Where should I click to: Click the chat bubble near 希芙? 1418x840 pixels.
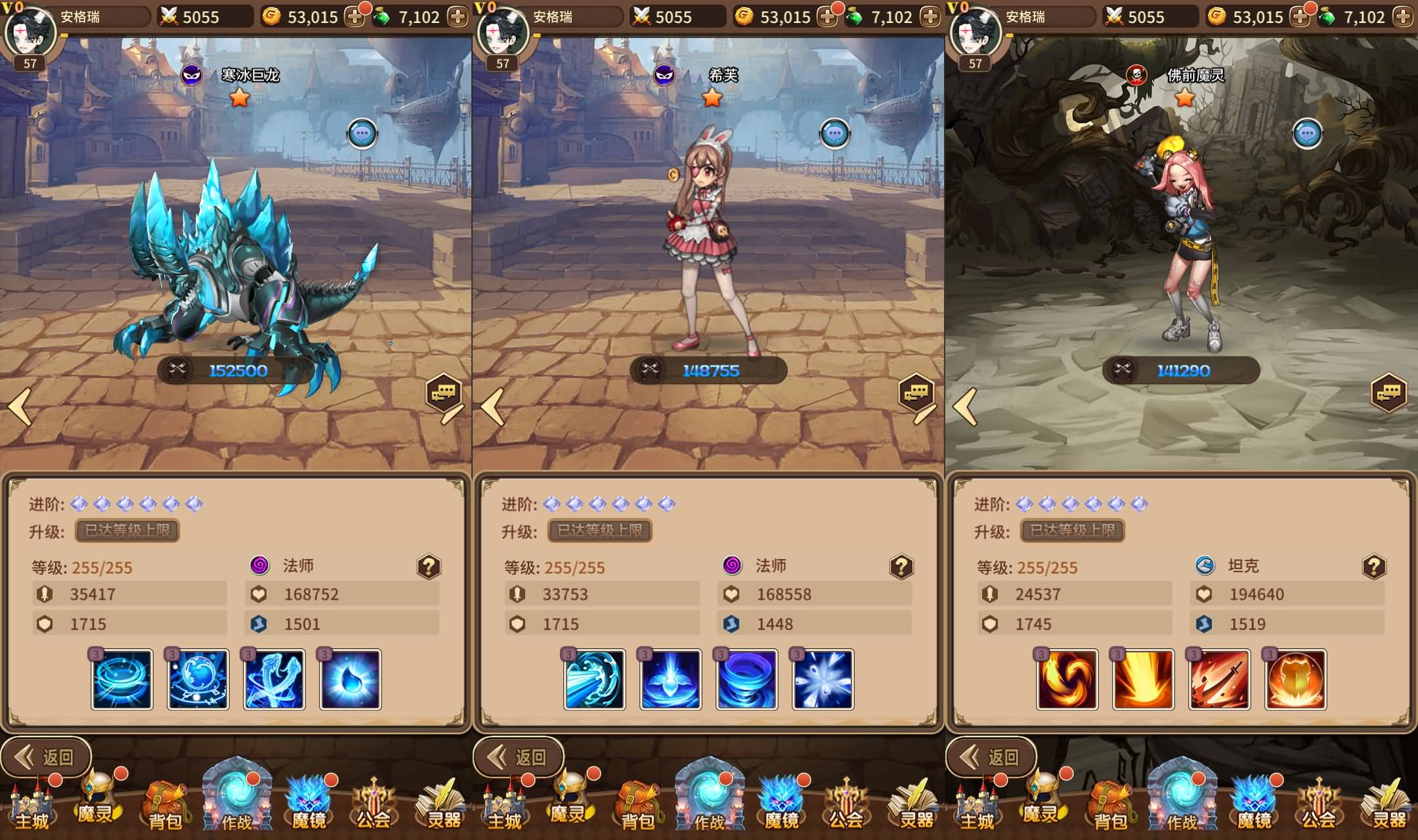click(x=834, y=134)
